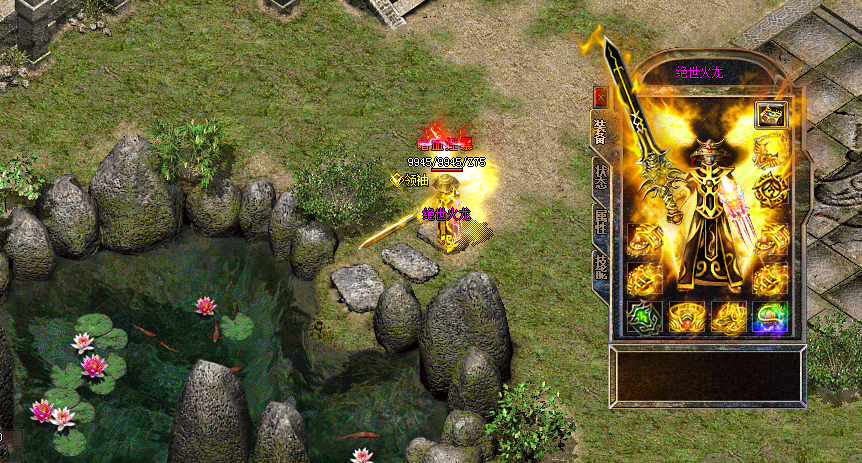Choose the rainbow gem equipment slot

[x=771, y=317]
